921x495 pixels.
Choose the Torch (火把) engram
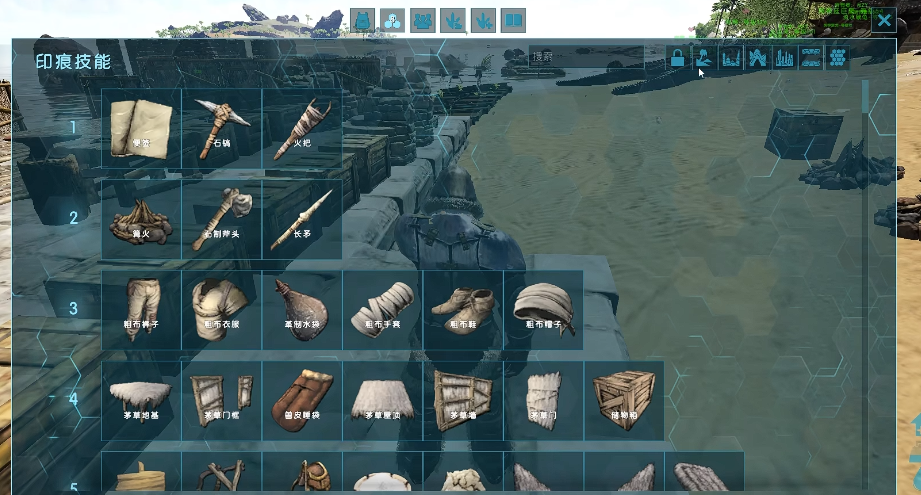(301, 127)
